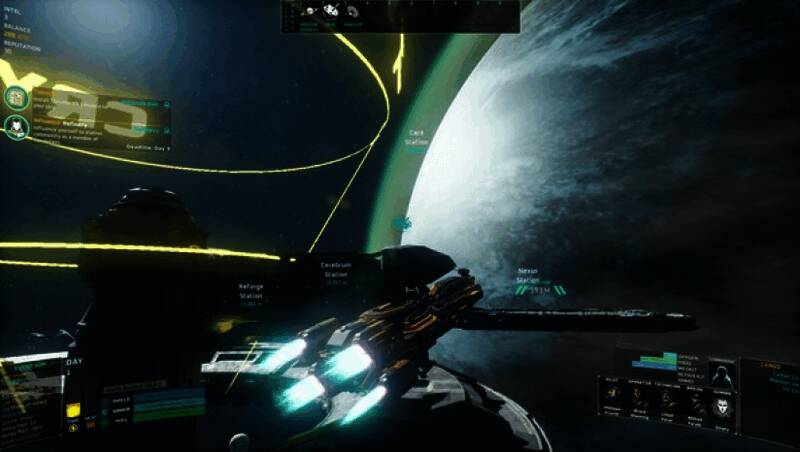This screenshot has width=800, height=452.
Task: Open the Refinery mission objective icon
Action: click(x=15, y=127)
